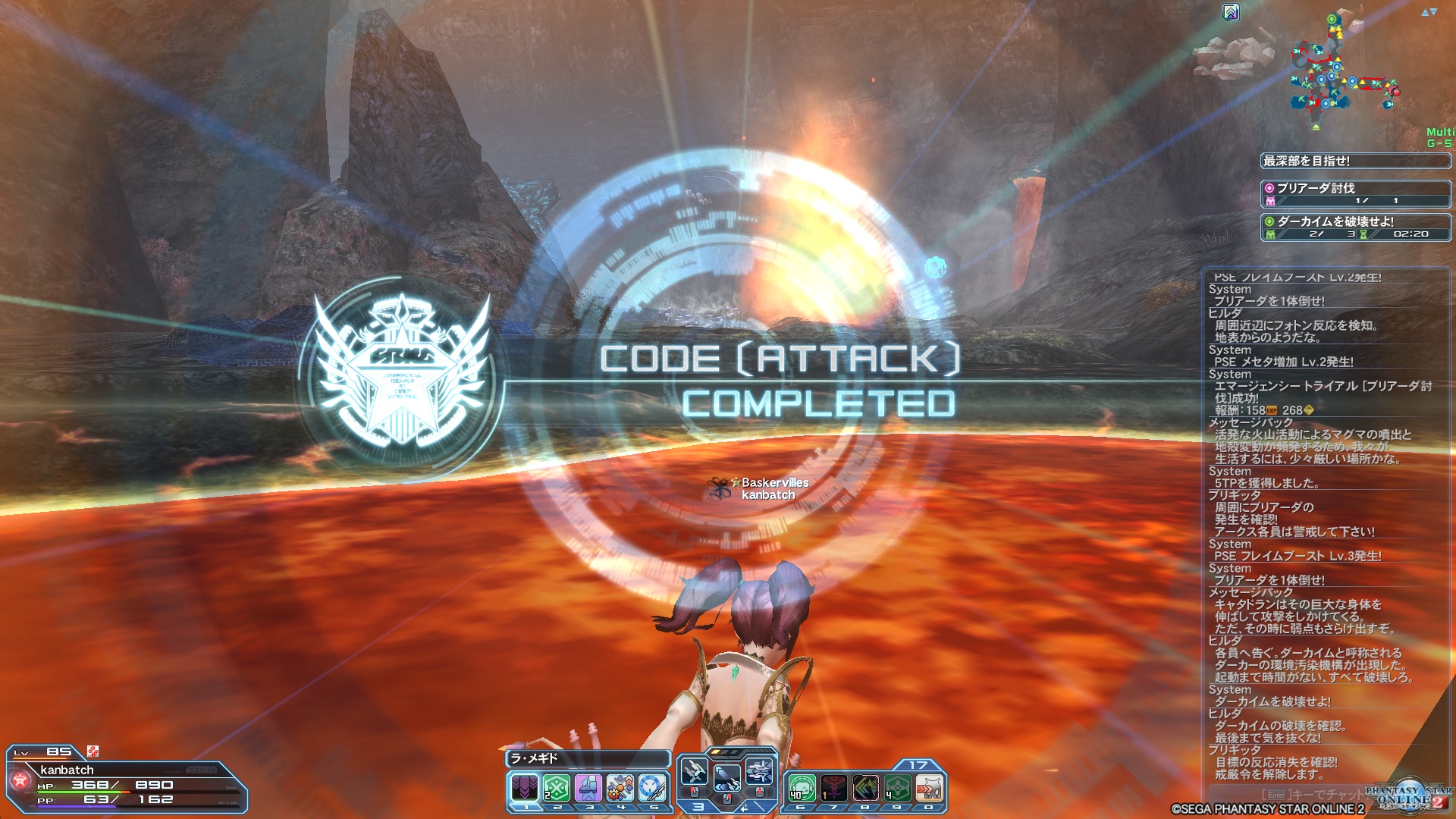This screenshot has width=1456, height=819.
Task: Use the green consumable with count 40
Action: 801,788
